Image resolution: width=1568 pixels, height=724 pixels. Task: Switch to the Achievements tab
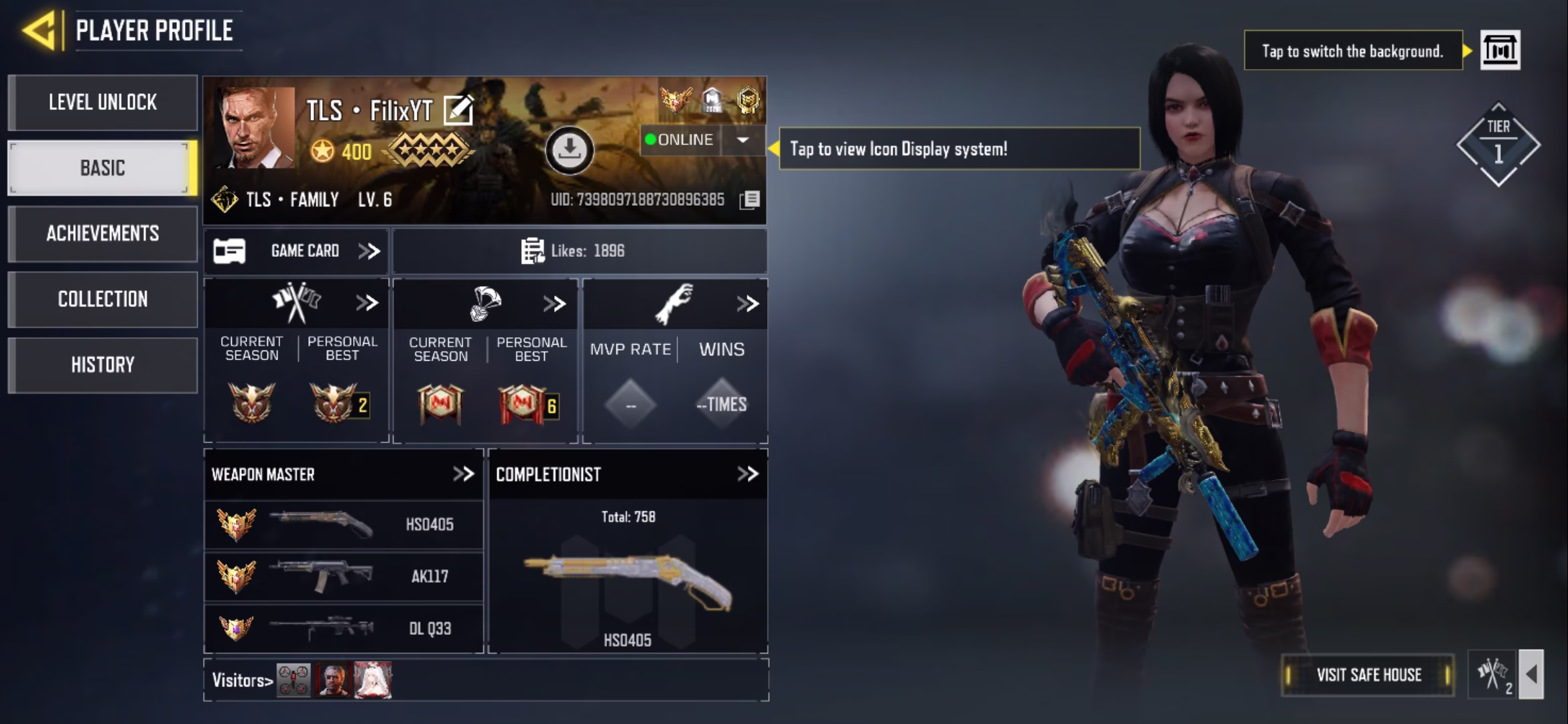pos(103,233)
